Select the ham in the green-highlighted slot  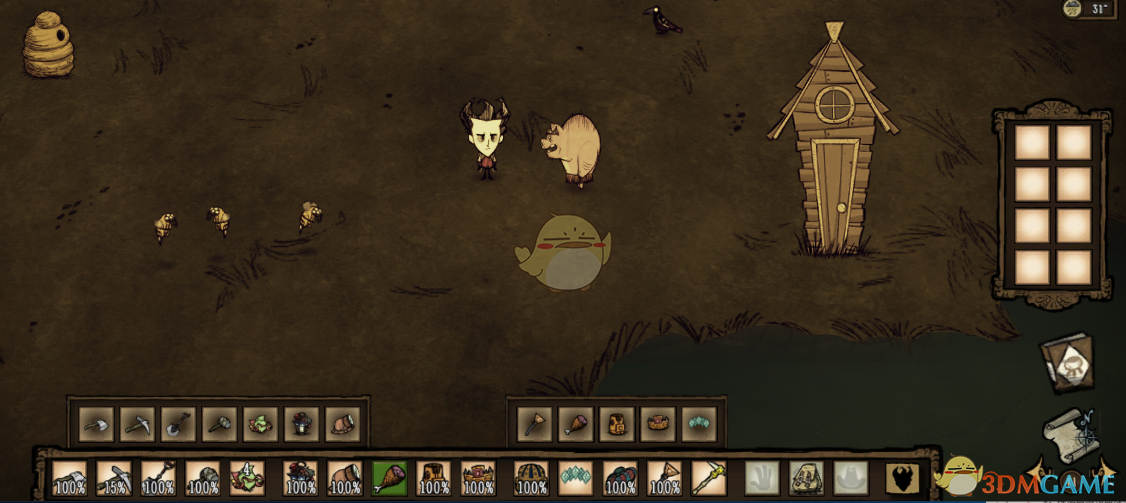389,478
